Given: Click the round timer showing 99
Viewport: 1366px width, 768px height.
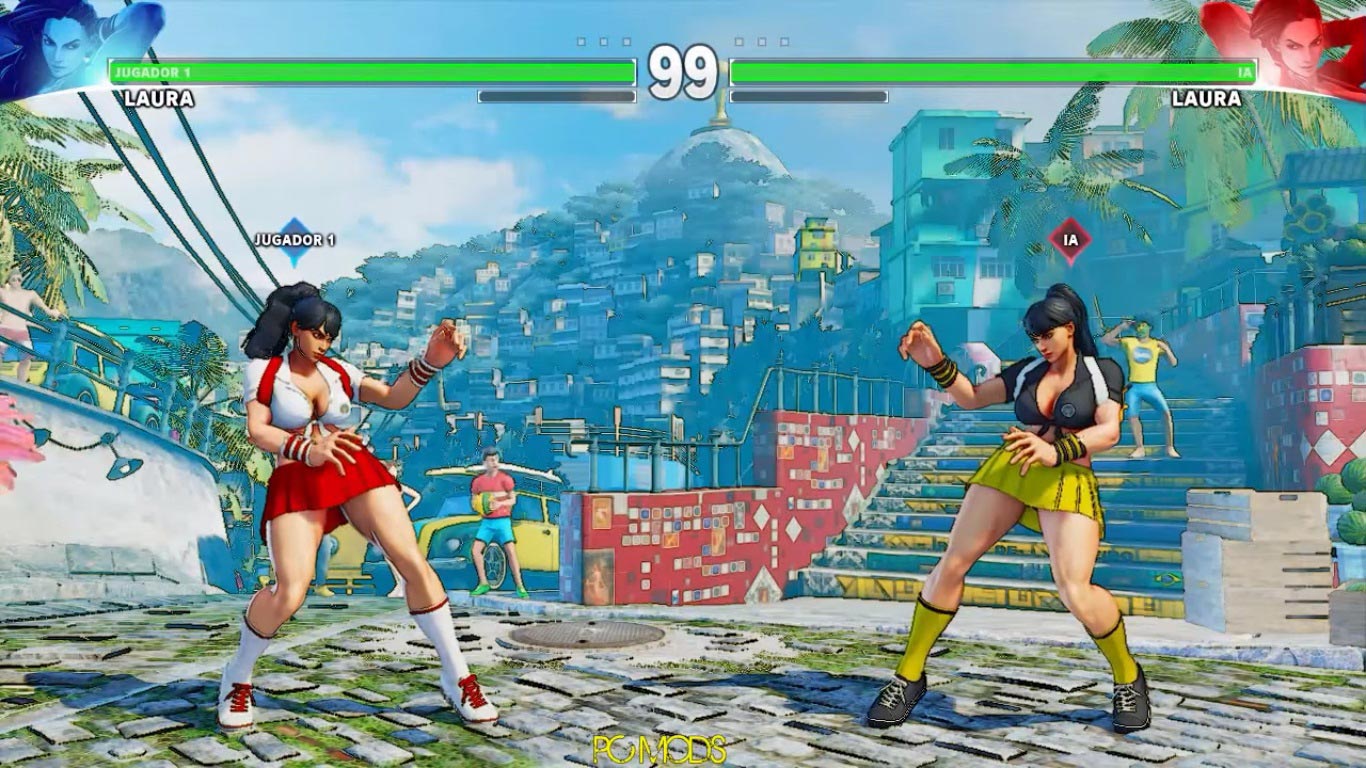Looking at the screenshot, I should (683, 70).
